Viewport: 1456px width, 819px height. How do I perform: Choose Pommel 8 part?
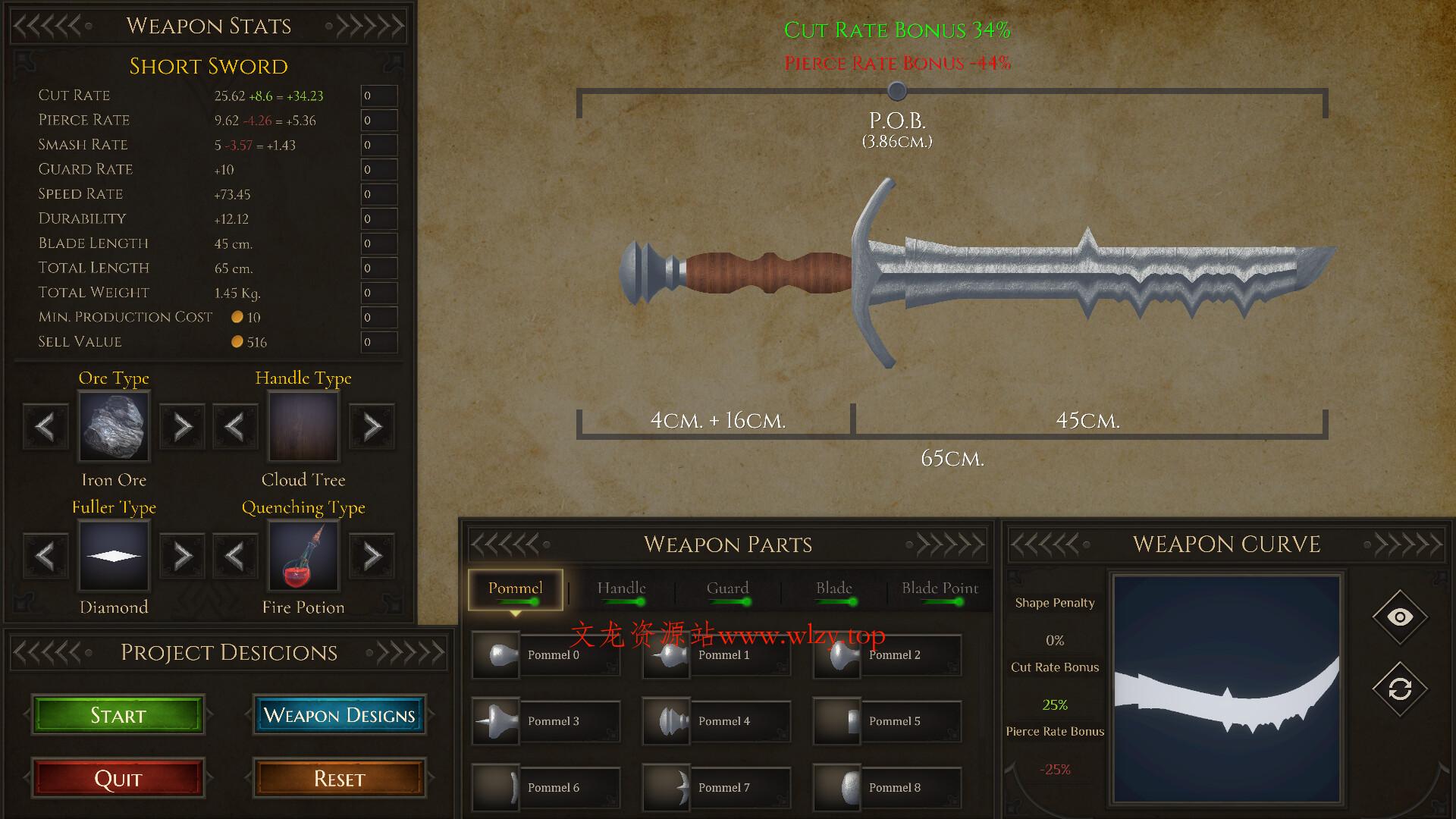[886, 788]
